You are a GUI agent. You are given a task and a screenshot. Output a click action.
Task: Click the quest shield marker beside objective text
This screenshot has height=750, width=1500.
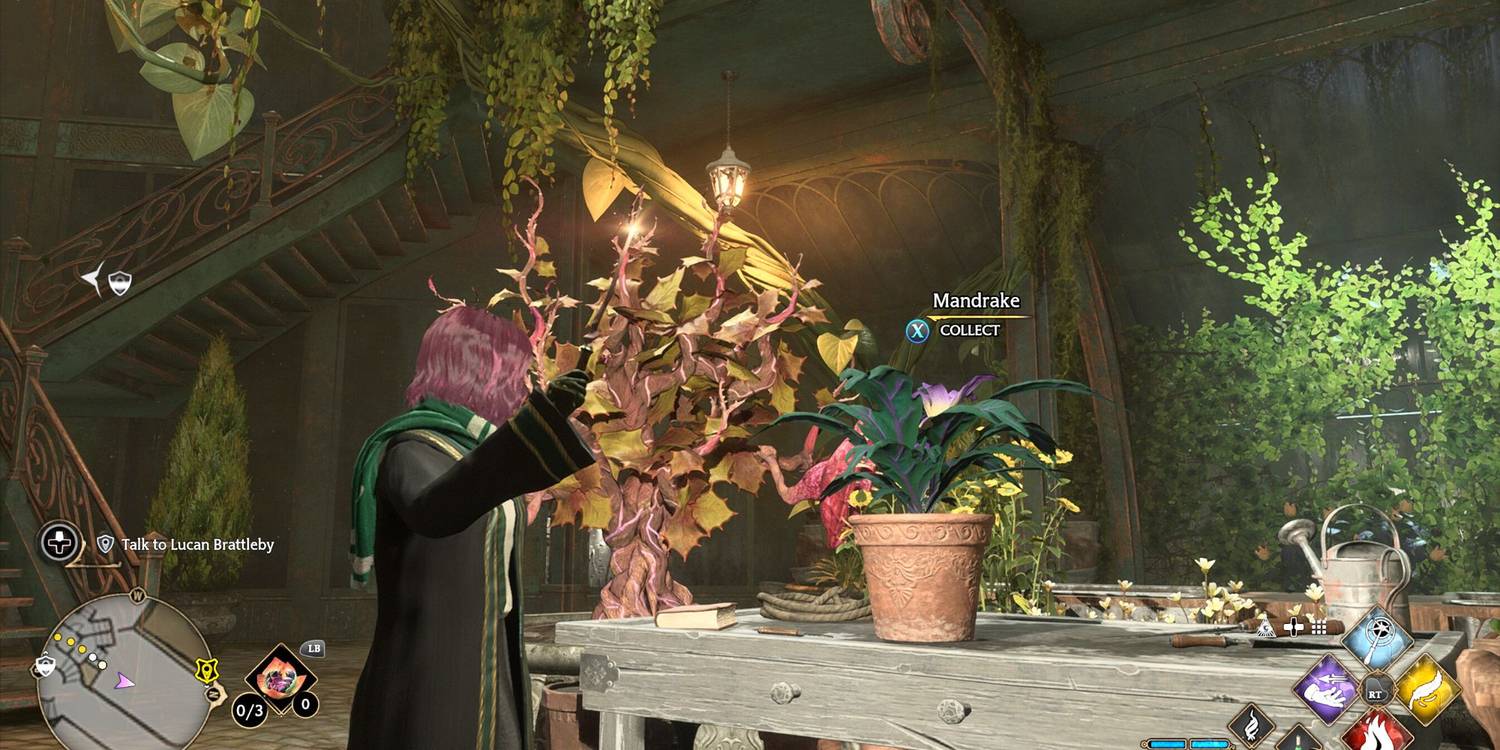106,543
